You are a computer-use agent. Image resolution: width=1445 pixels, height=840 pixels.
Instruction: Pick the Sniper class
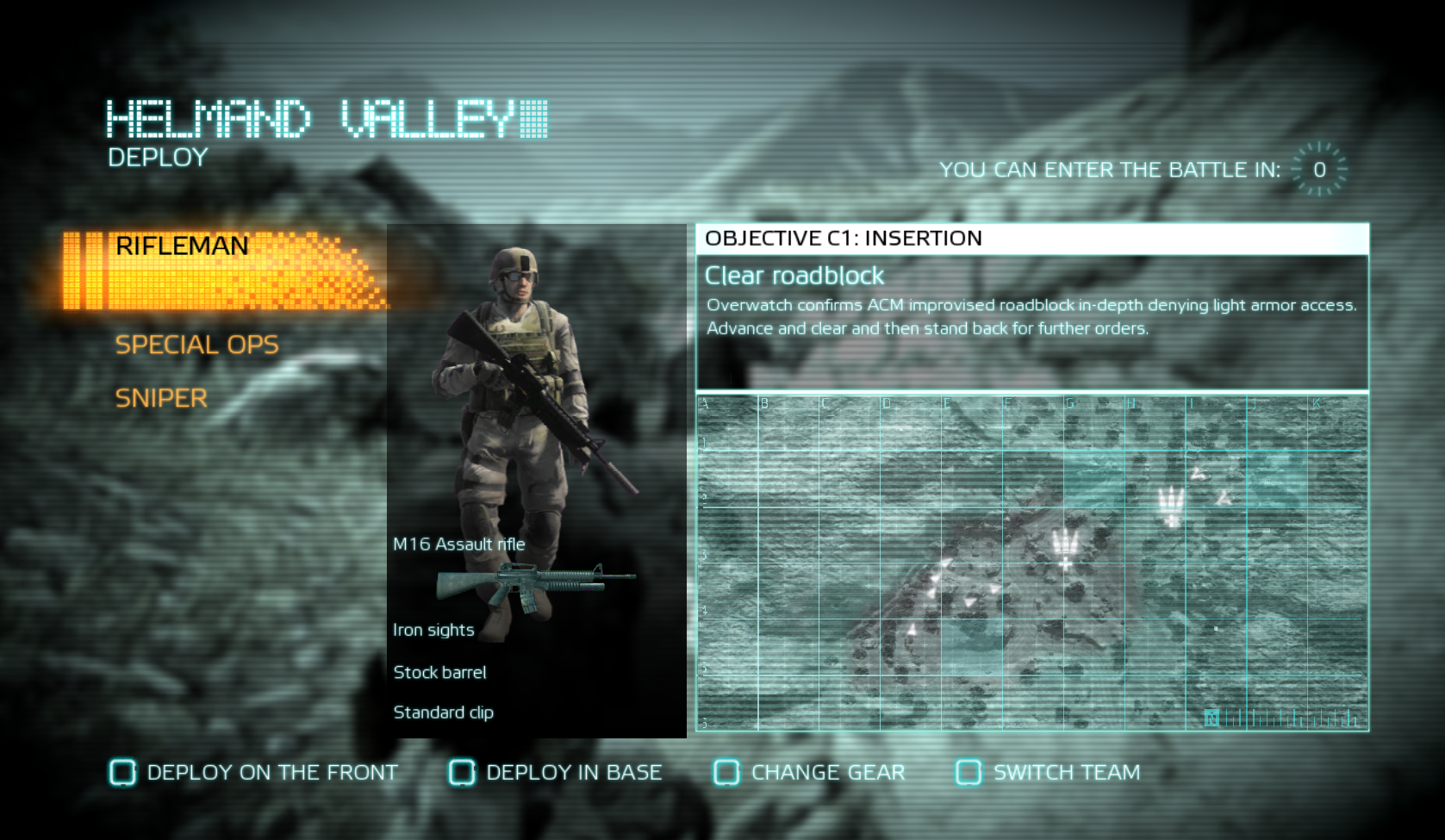coord(161,398)
